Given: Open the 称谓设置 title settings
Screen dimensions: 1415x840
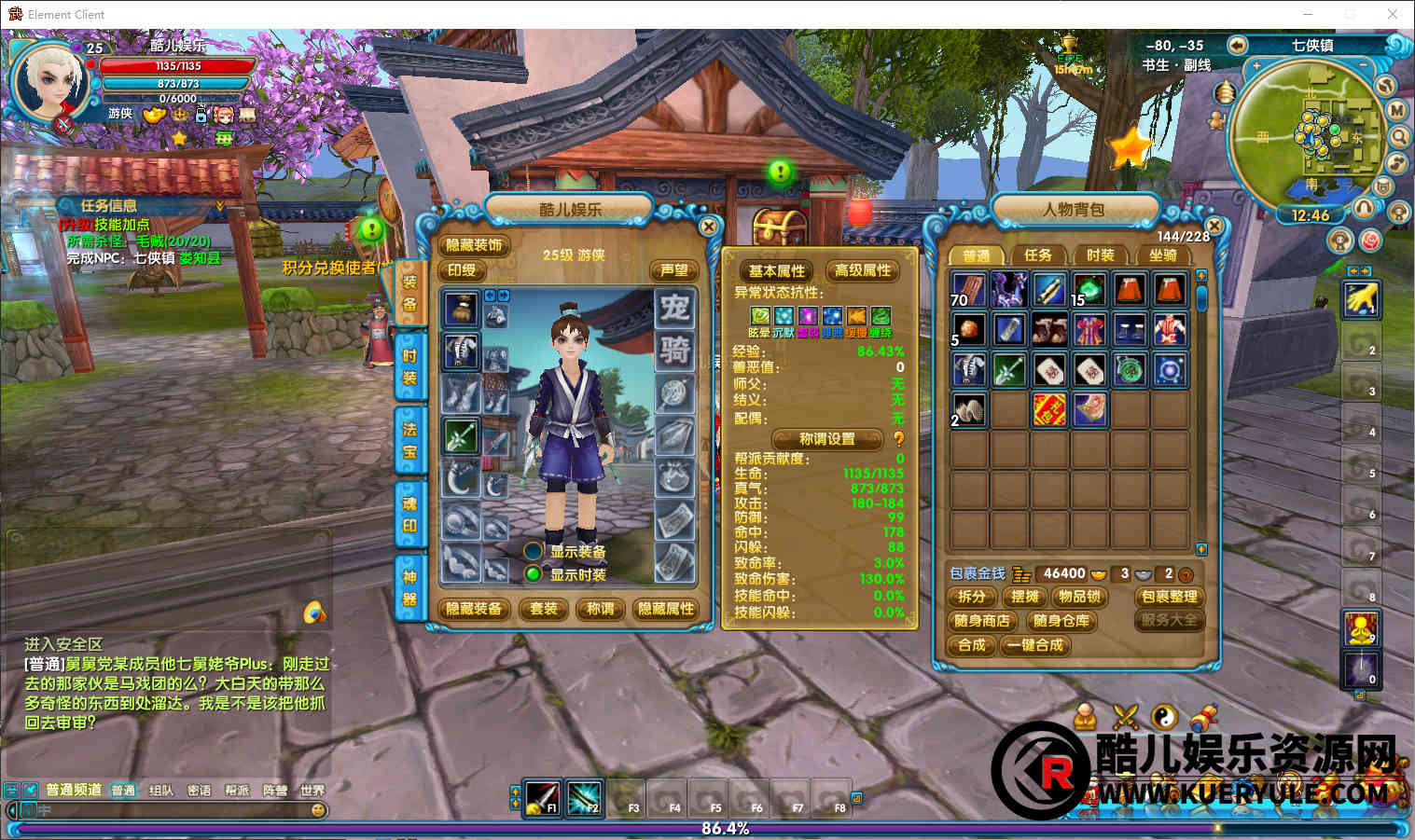Looking at the screenshot, I should tap(827, 438).
